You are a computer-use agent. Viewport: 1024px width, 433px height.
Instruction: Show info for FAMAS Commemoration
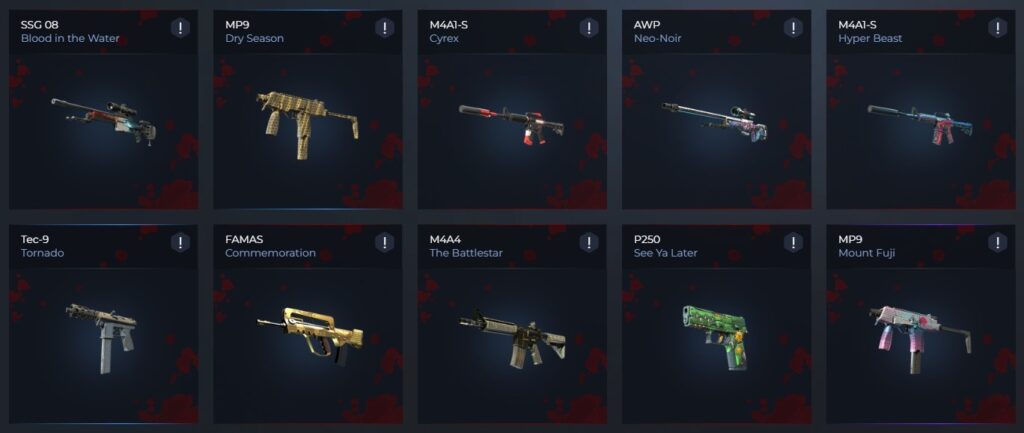tap(384, 243)
